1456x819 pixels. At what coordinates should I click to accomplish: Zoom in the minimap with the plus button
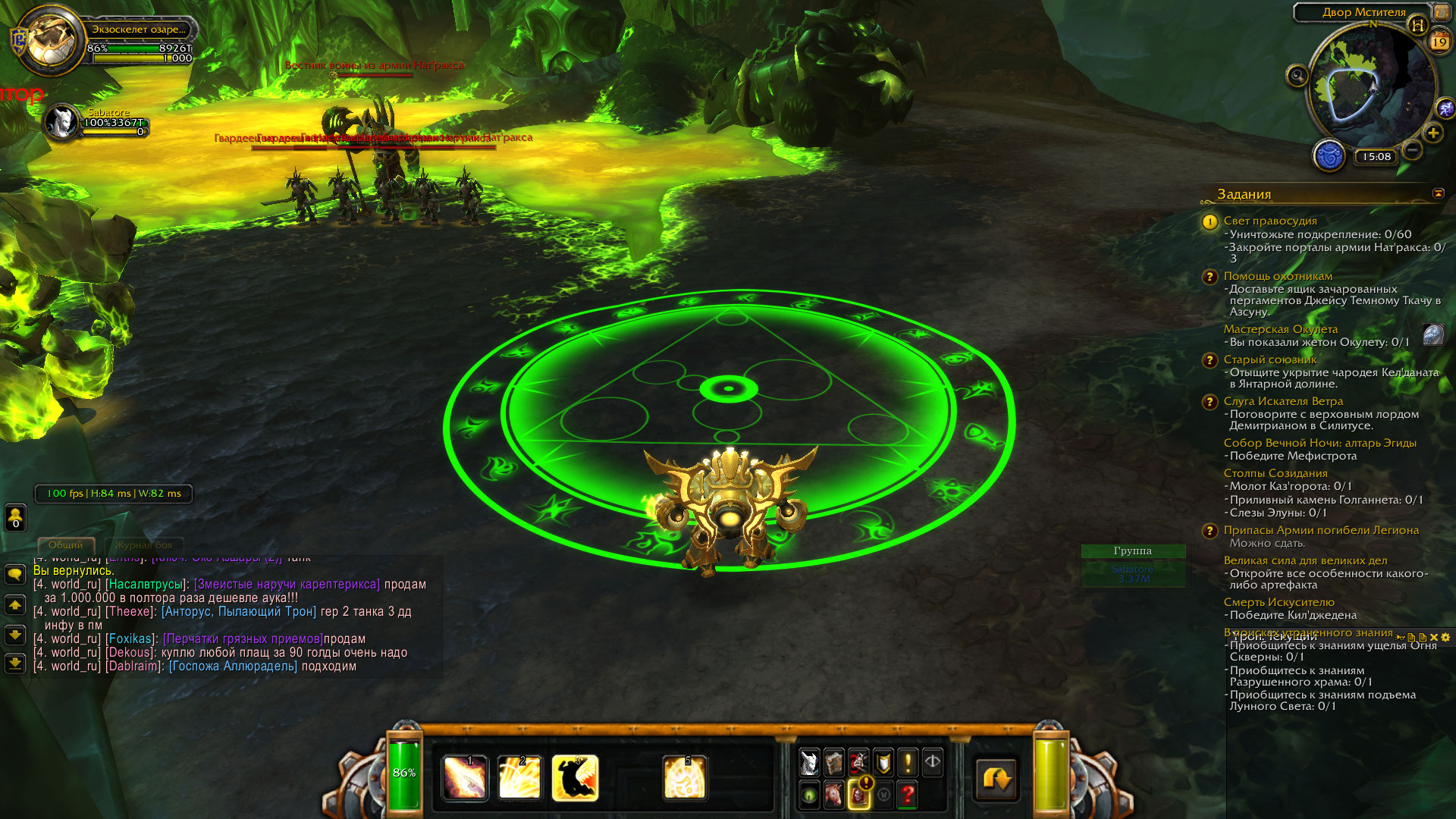(x=1432, y=133)
